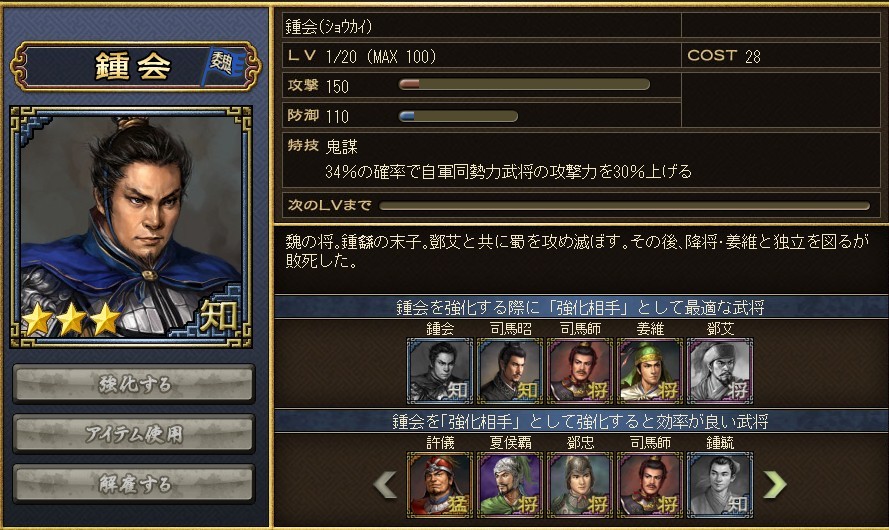Select the 司馬昭 general thumbnail

tap(510, 370)
